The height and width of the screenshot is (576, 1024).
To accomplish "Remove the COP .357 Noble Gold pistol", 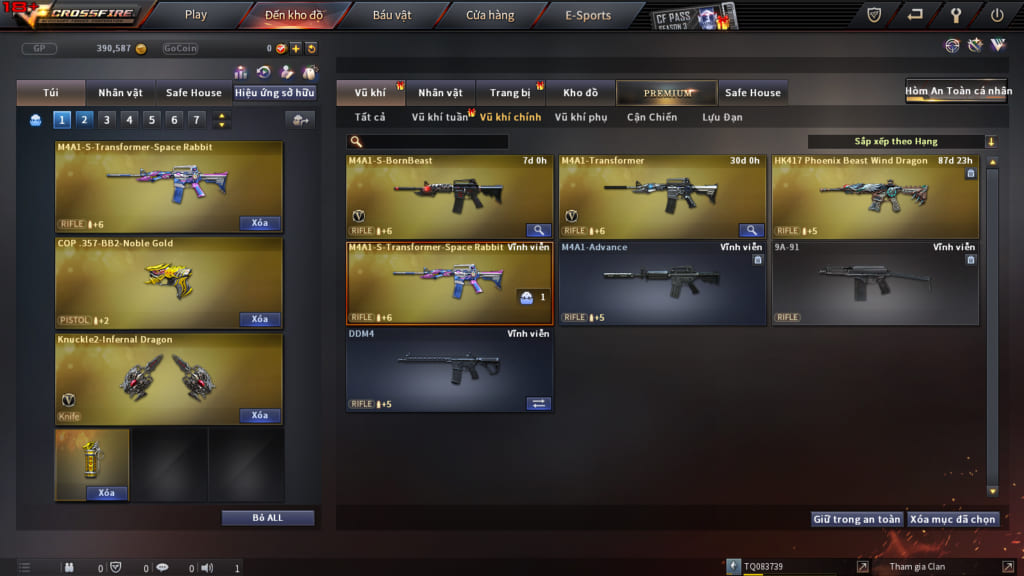I will pos(259,319).
